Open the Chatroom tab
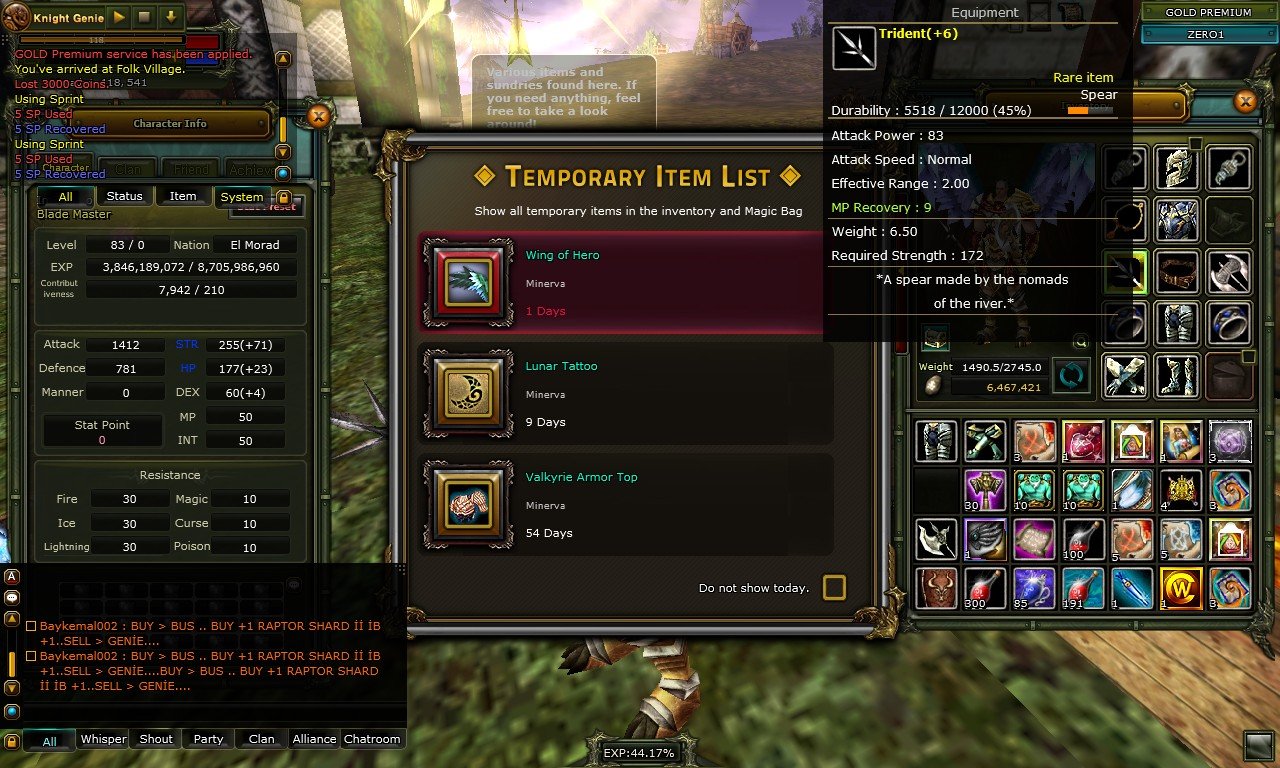Screen dimensions: 1280x768 [x=372, y=739]
